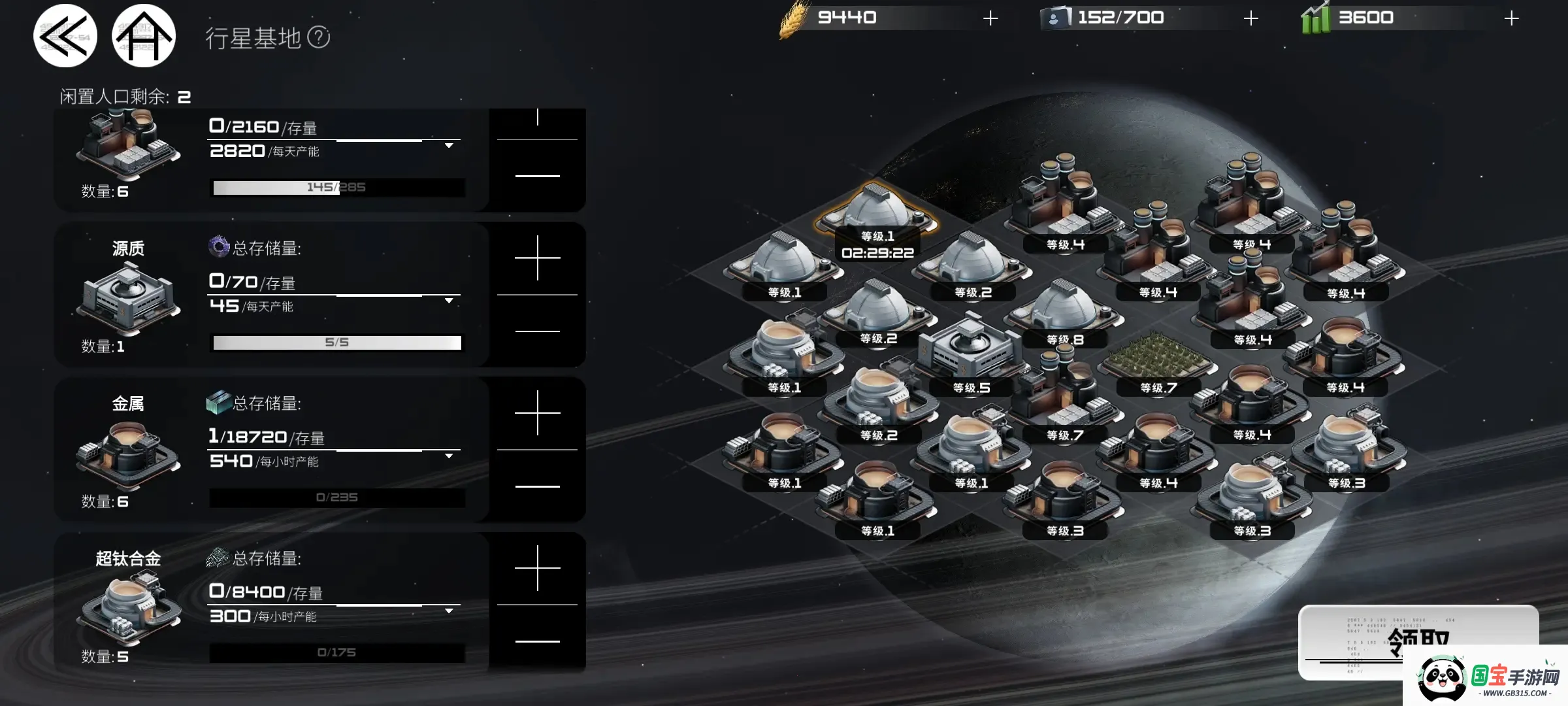Viewport: 1568px width, 706px height.
Task: Add more population next to 152/700
Action: click(1250, 18)
